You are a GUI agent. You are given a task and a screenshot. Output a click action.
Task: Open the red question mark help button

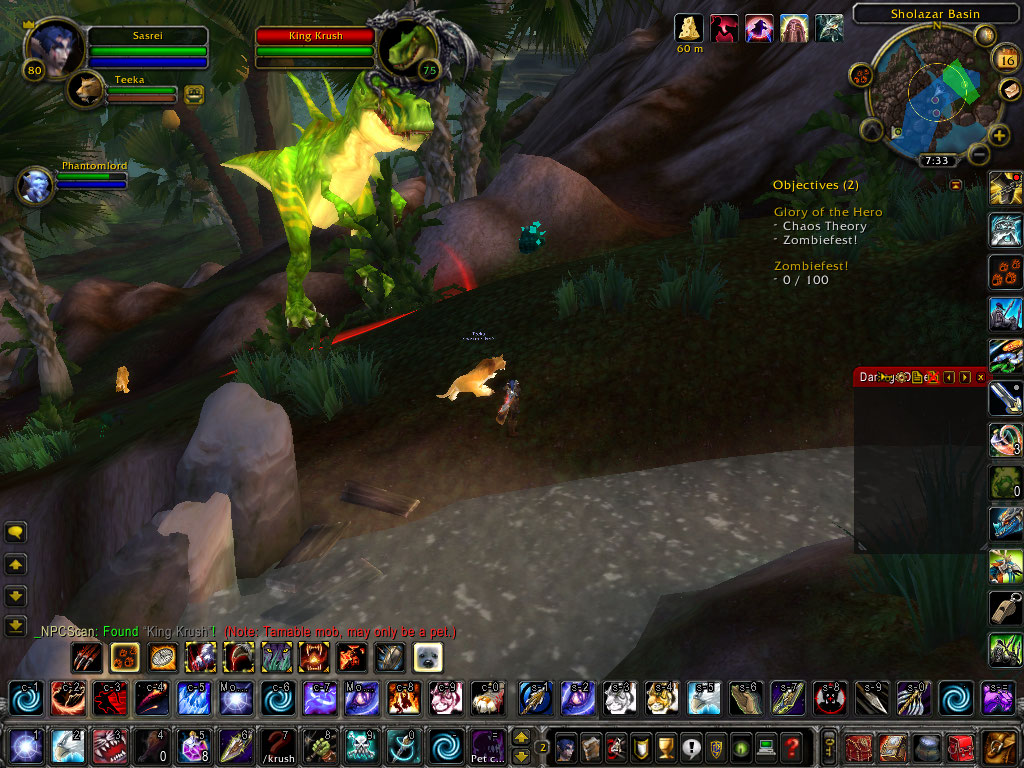click(x=791, y=747)
